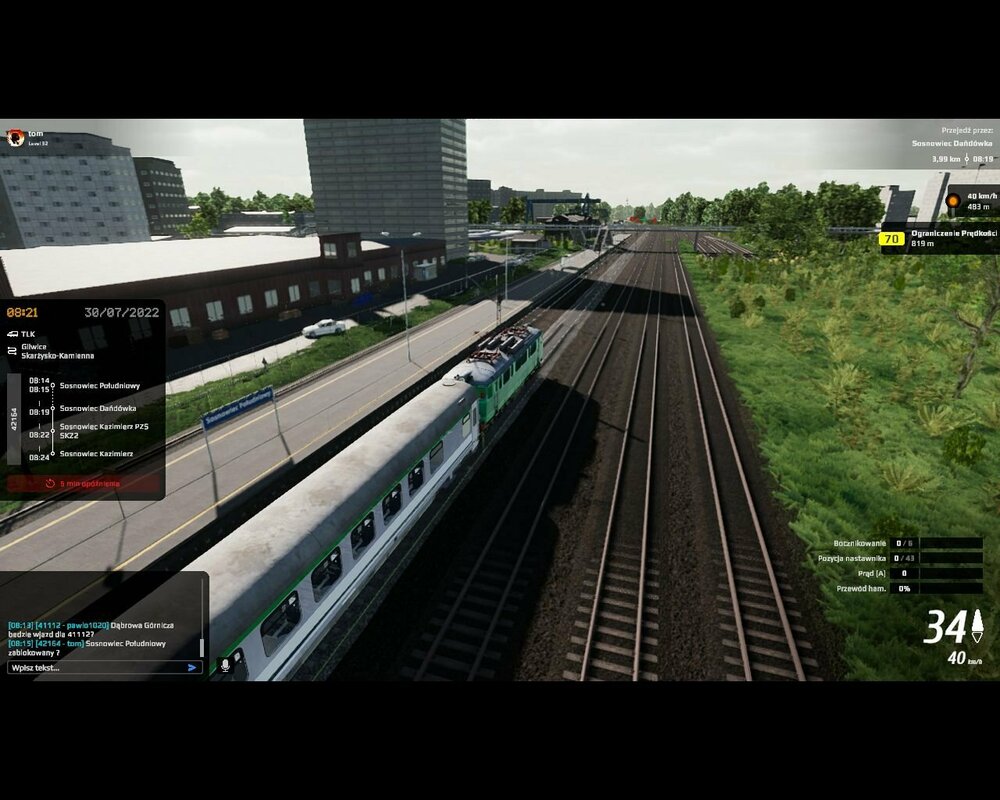
Task: Click the orange signal 40 km/h indicator
Action: tap(953, 201)
